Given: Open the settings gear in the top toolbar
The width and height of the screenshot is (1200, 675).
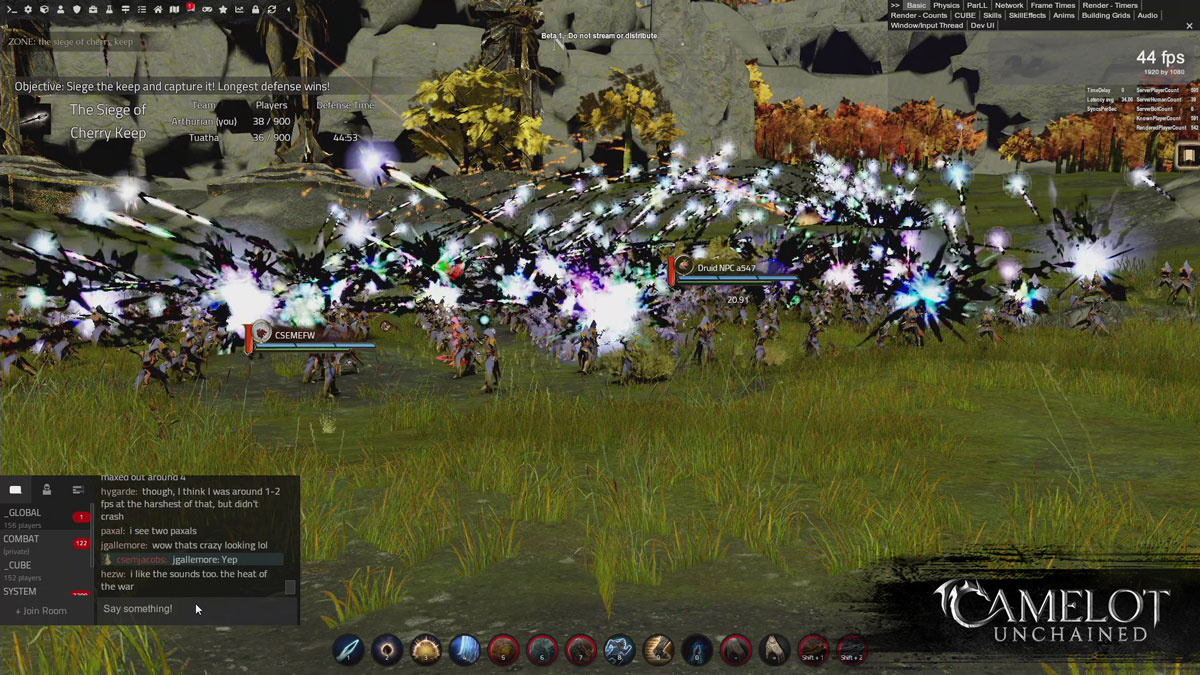Looking at the screenshot, I should (28, 10).
